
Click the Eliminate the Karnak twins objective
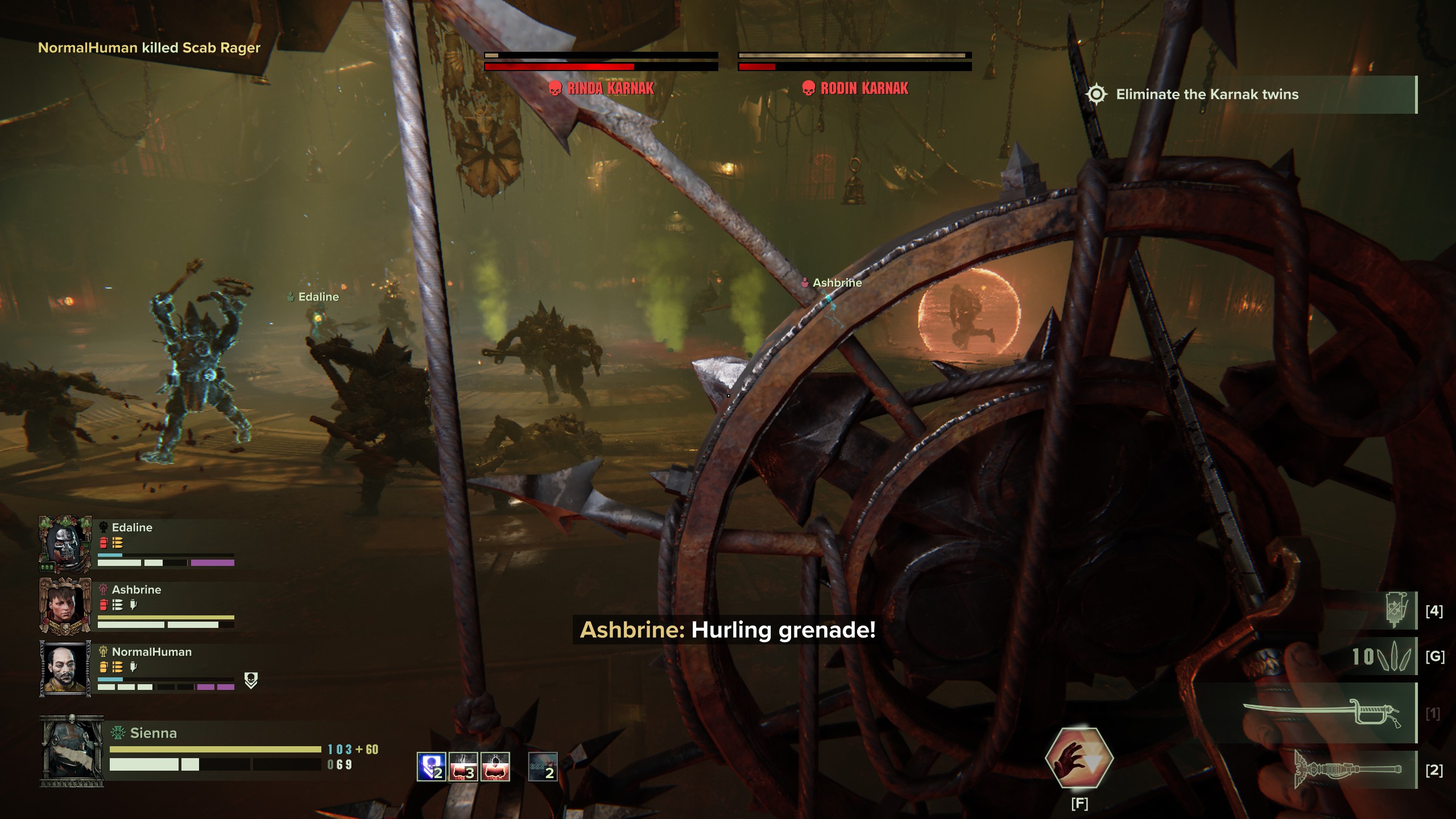click(x=1206, y=94)
